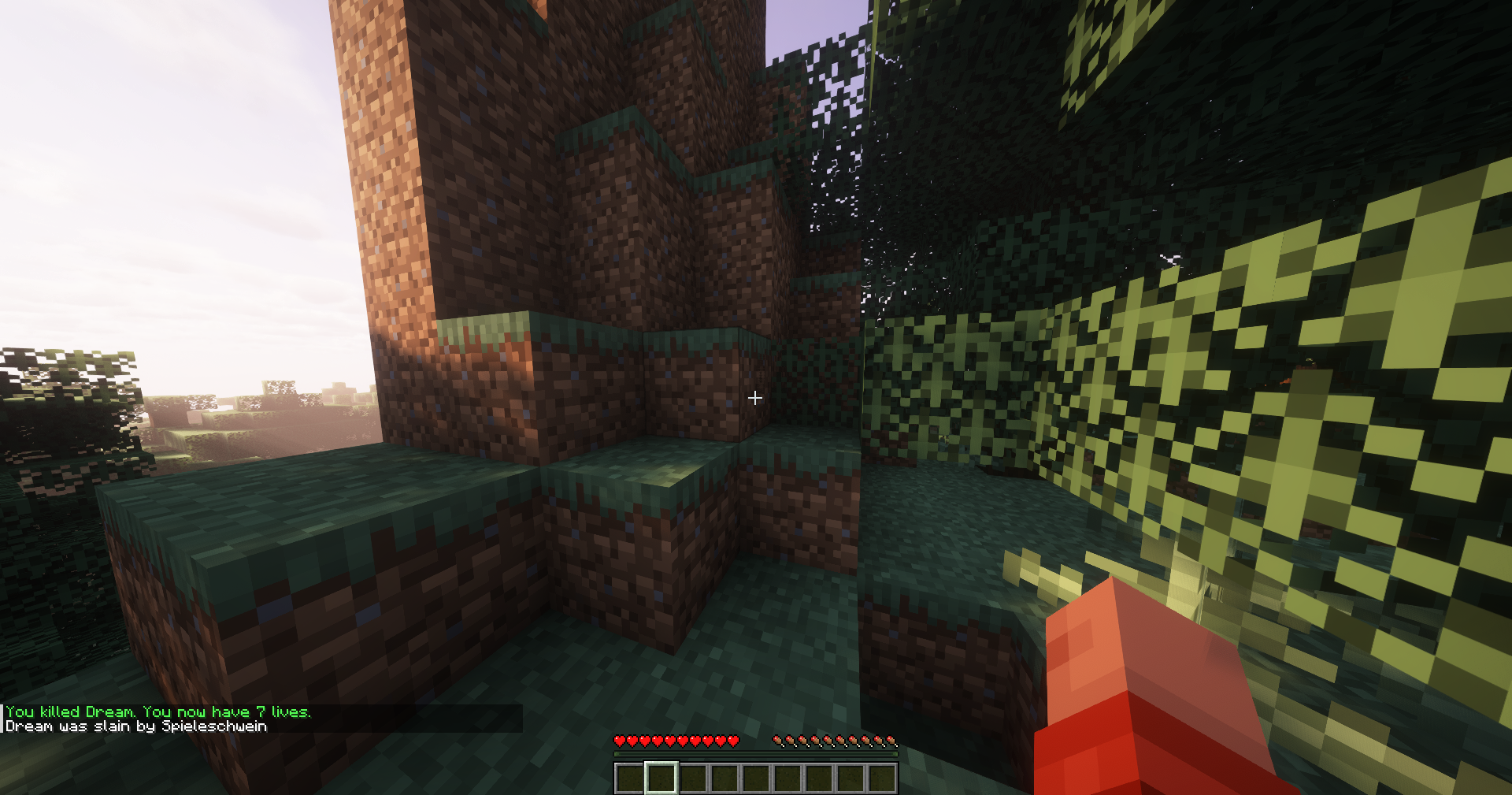The width and height of the screenshot is (1512, 795).
Task: Select the third hotbar slot
Action: [x=693, y=778]
